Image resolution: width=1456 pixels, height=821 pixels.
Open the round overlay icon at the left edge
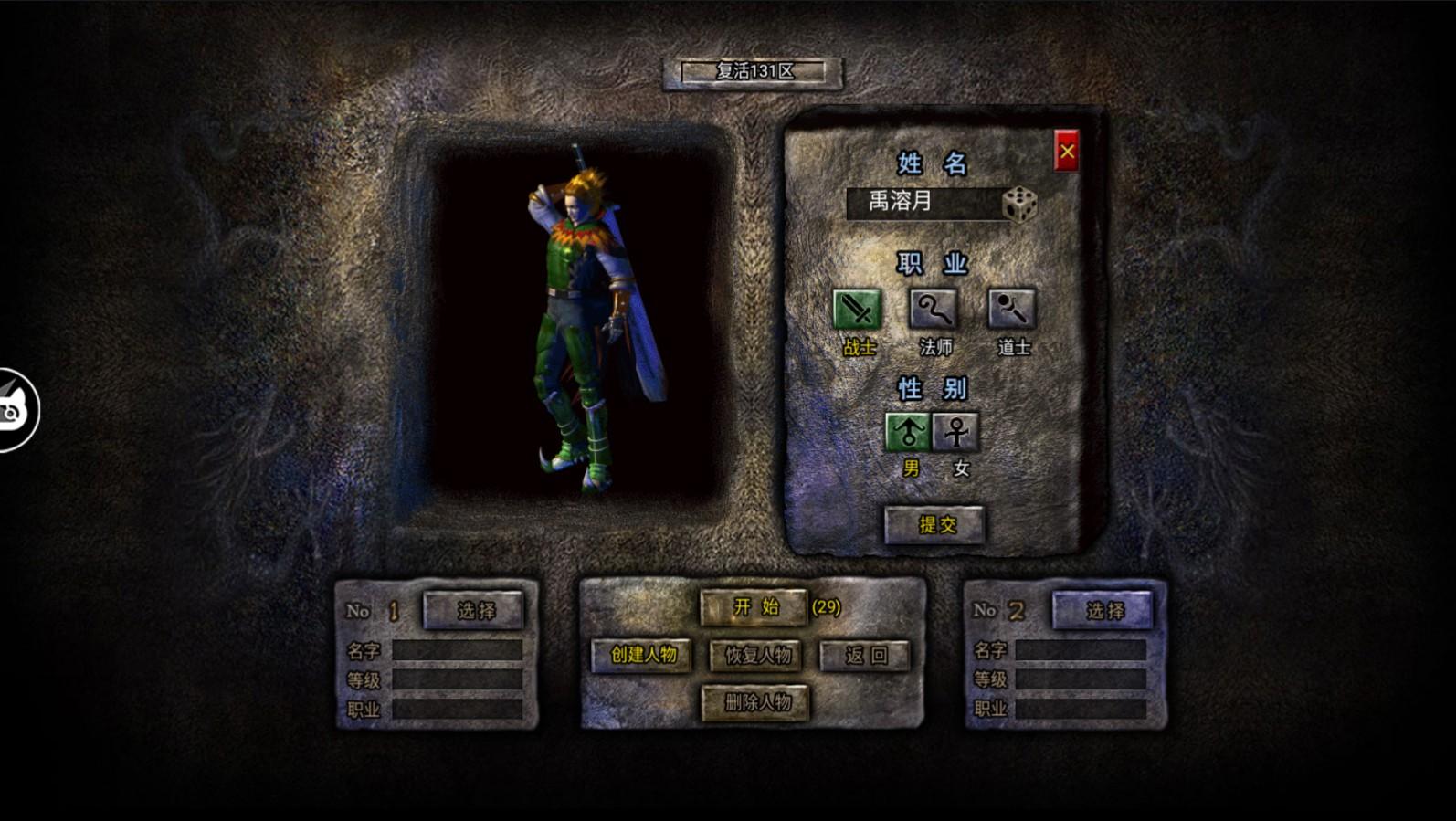[16, 410]
